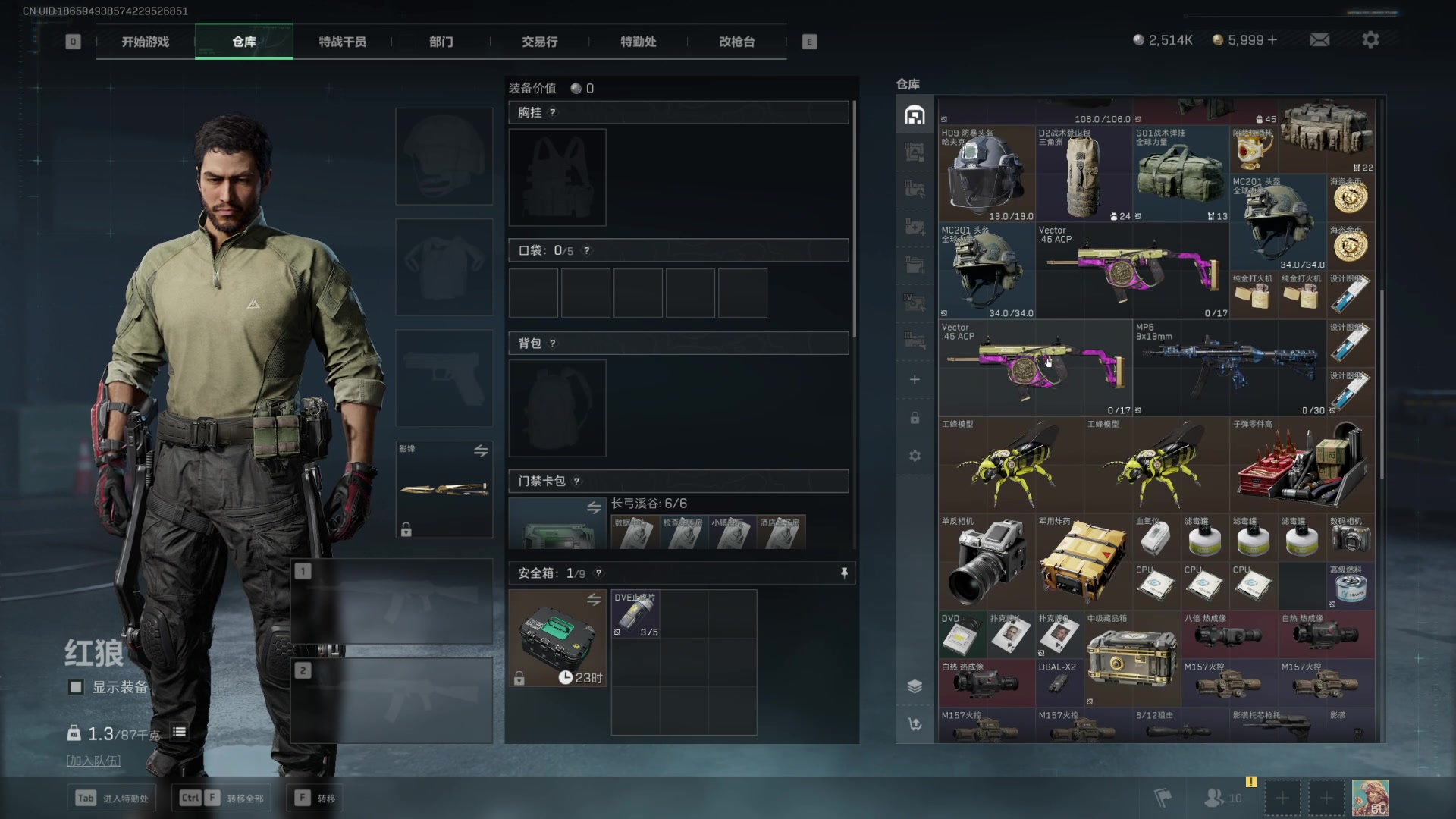The image size is (1456, 819).
Task: Click the 加入队伍 link
Action: [94, 761]
